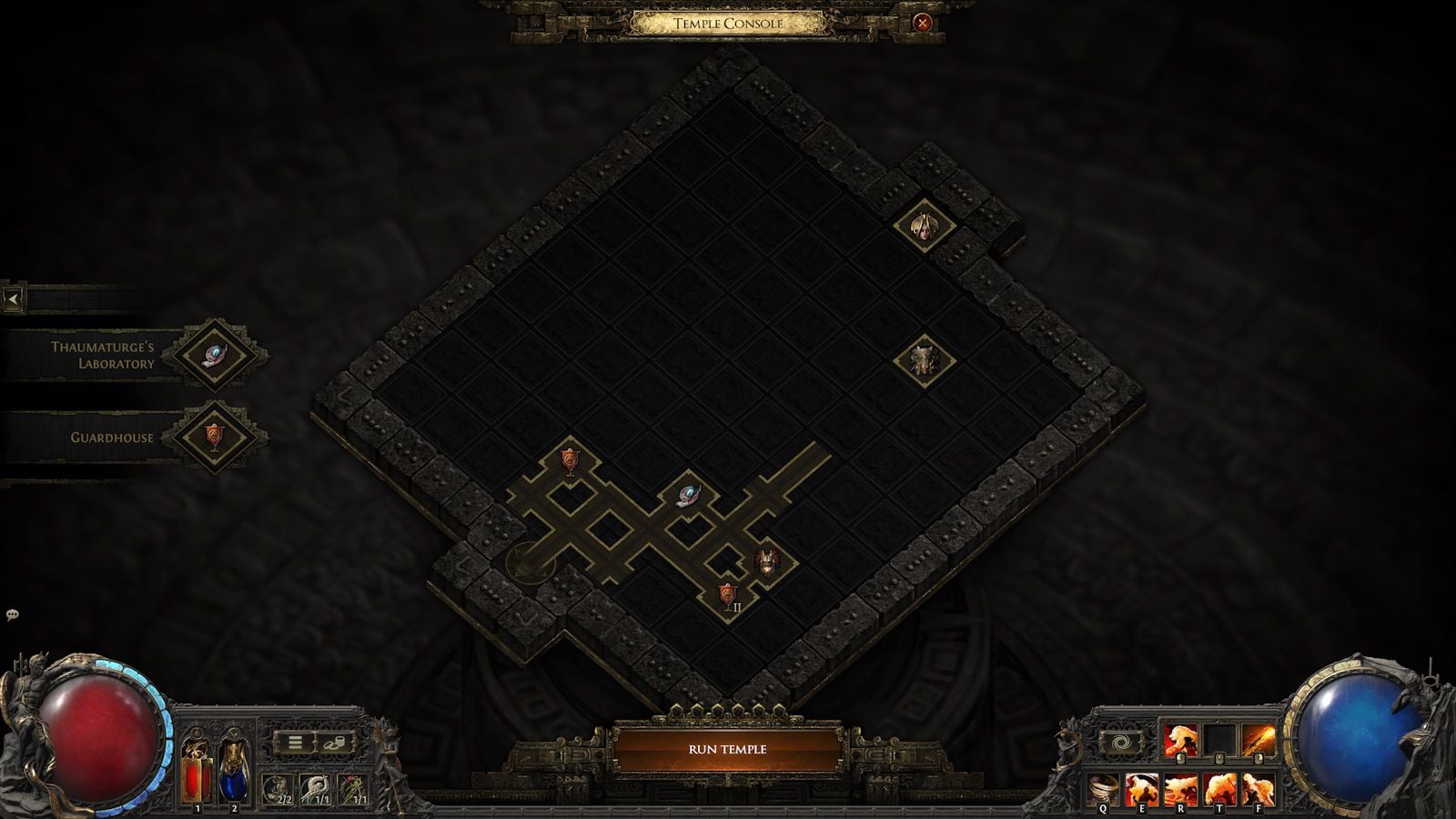Collapse the room list panel with the left arrow
Viewport: 1456px width, 819px height.
point(13,298)
